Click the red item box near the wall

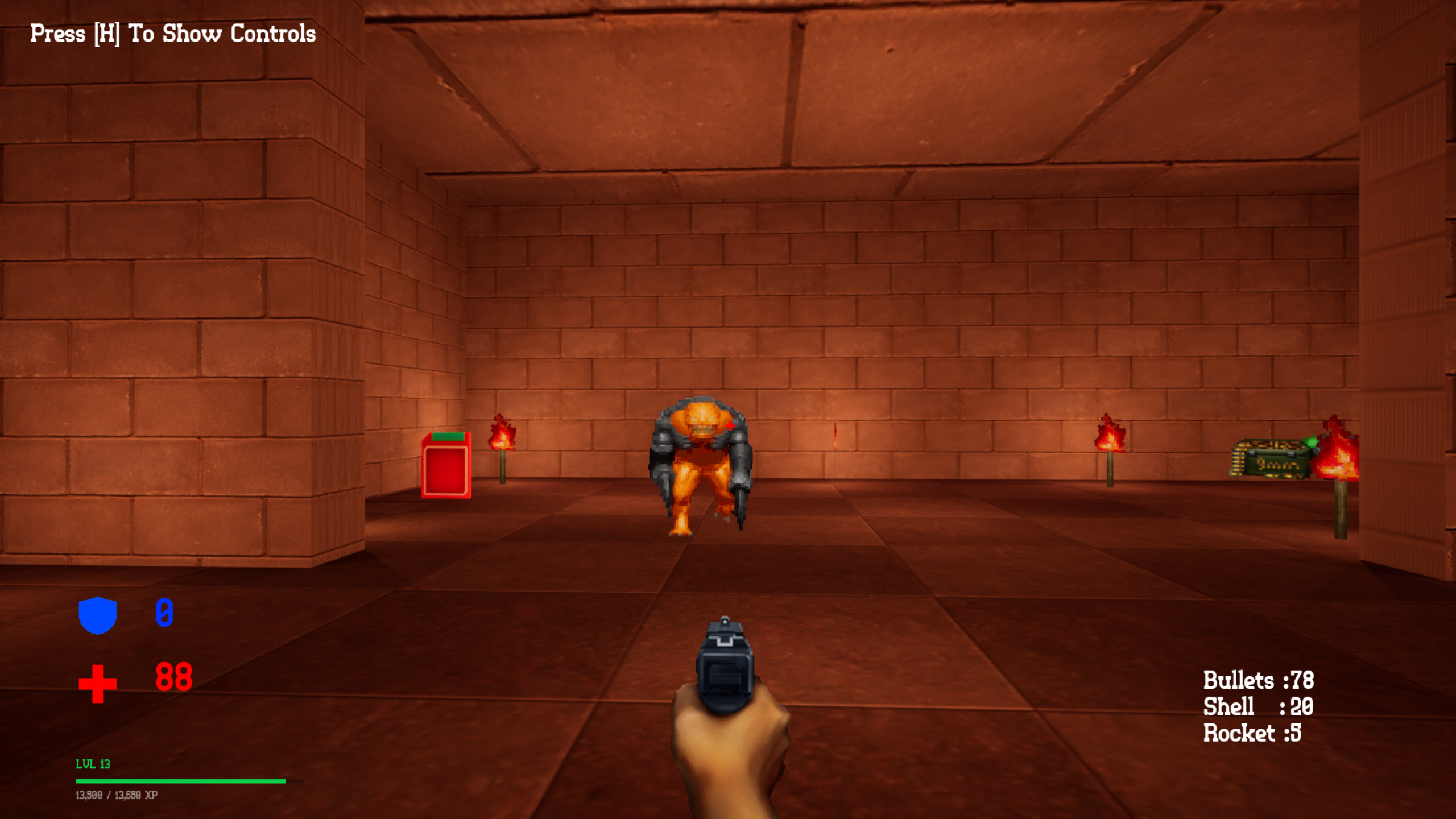point(446,465)
